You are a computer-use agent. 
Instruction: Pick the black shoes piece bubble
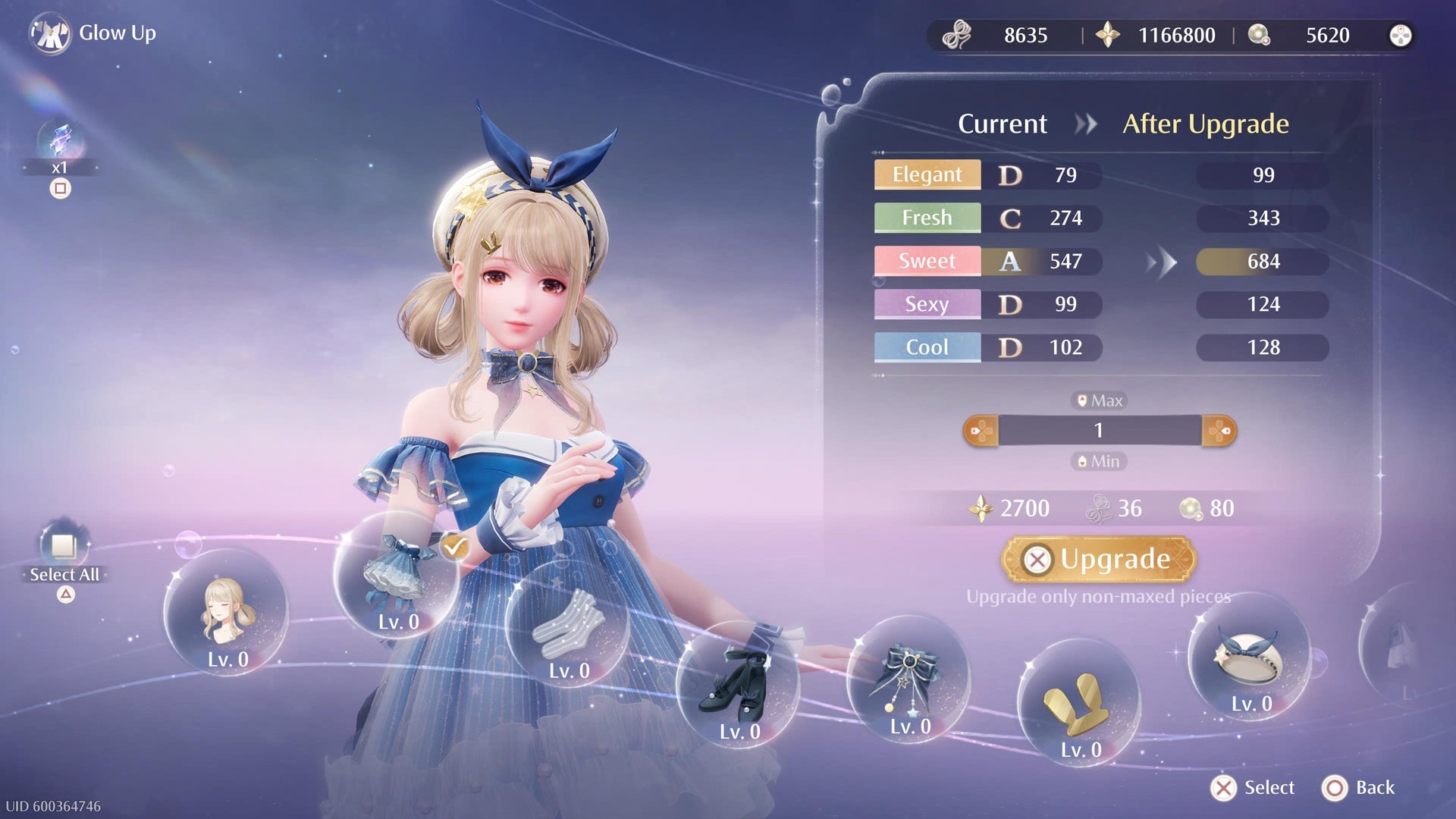738,682
